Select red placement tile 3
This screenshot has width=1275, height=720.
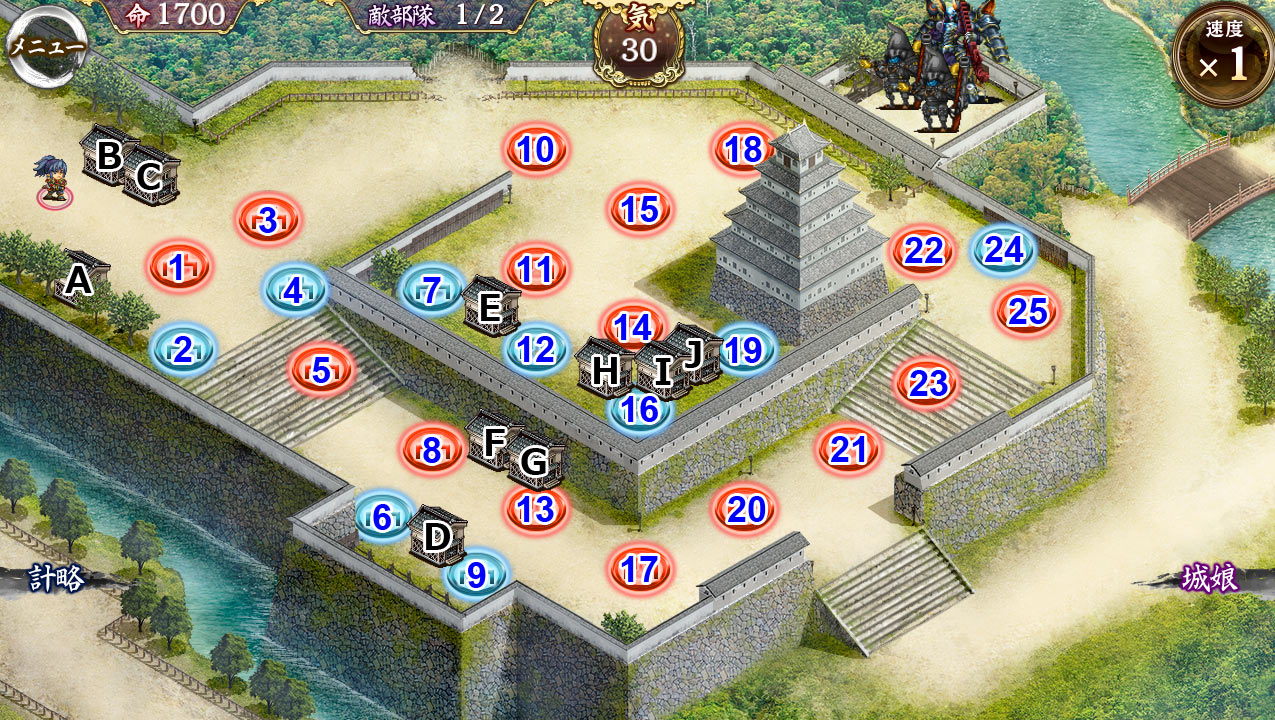pos(268,220)
